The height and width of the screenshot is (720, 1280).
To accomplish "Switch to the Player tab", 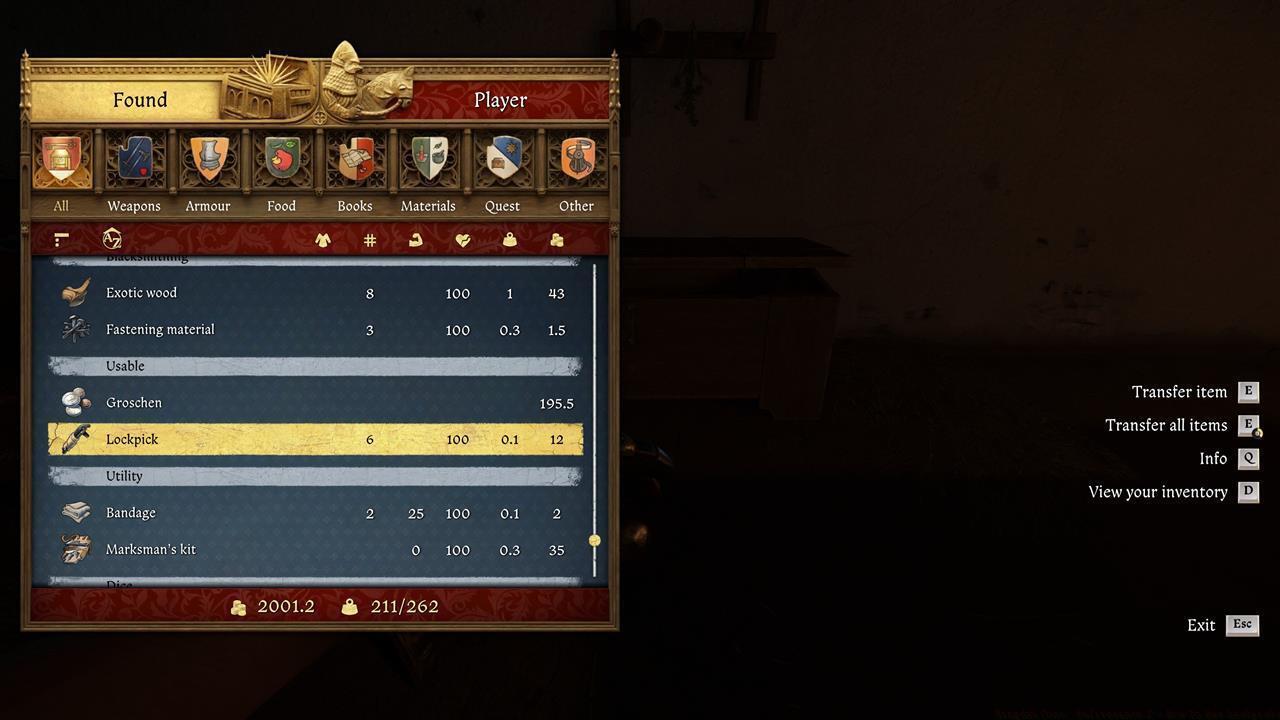I will point(500,99).
